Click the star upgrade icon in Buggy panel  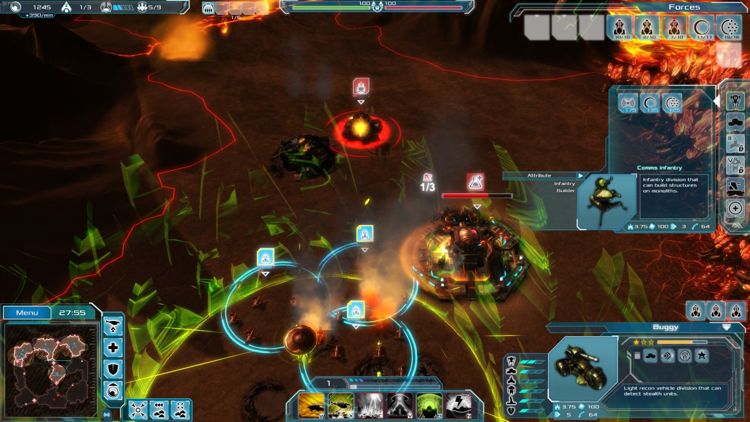pyautogui.click(x=703, y=355)
